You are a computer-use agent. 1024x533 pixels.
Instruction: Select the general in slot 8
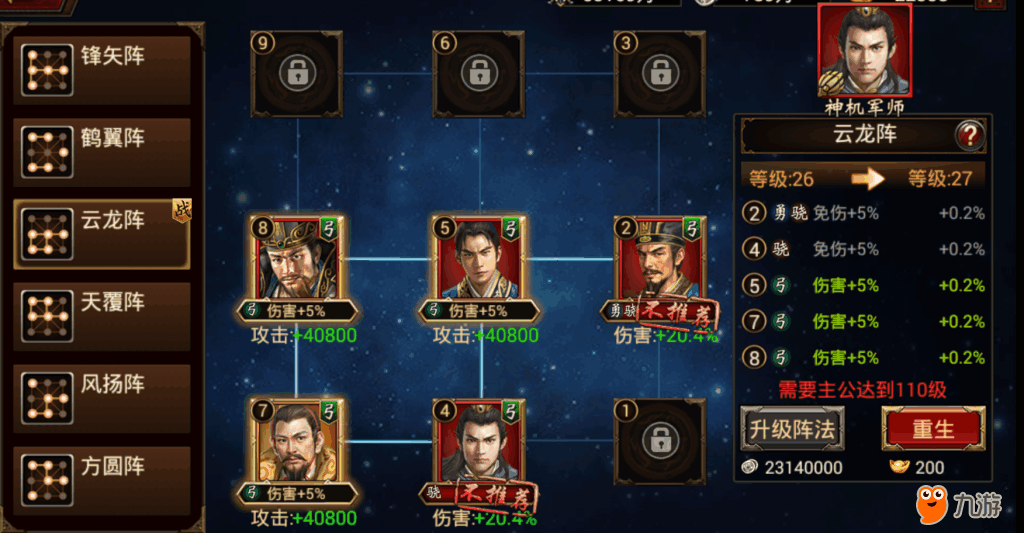coord(296,260)
